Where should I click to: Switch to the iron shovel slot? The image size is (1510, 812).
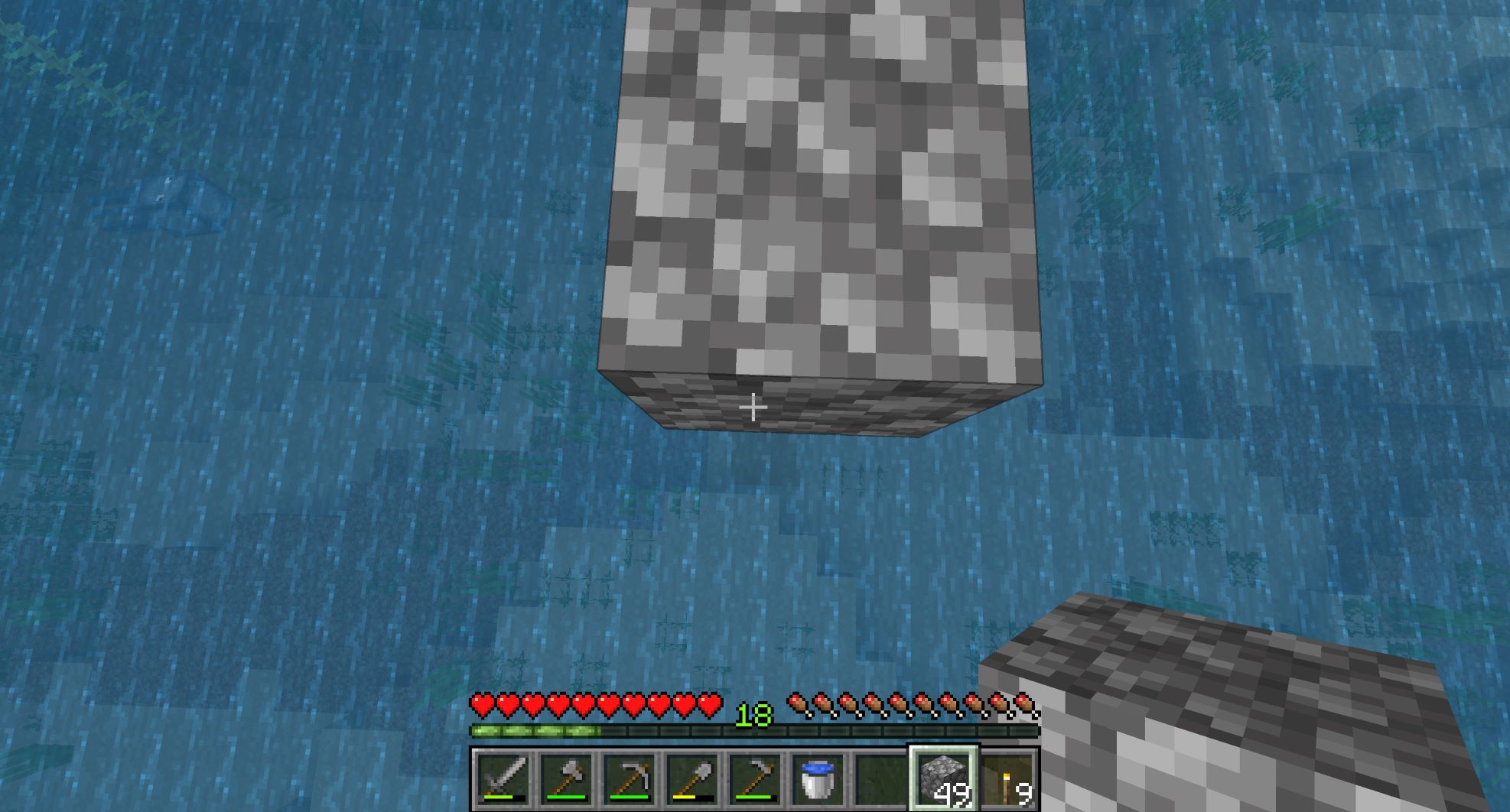click(692, 779)
